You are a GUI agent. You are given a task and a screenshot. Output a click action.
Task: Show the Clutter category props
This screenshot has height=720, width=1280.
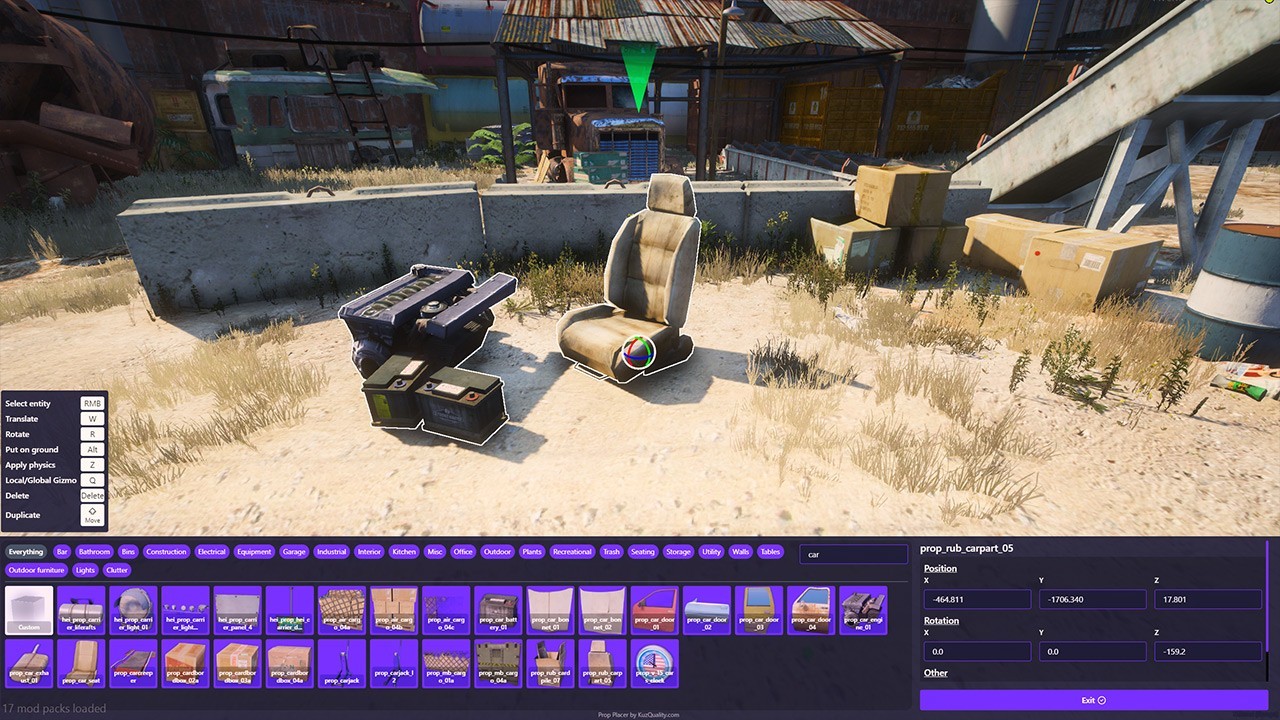[x=117, y=570]
